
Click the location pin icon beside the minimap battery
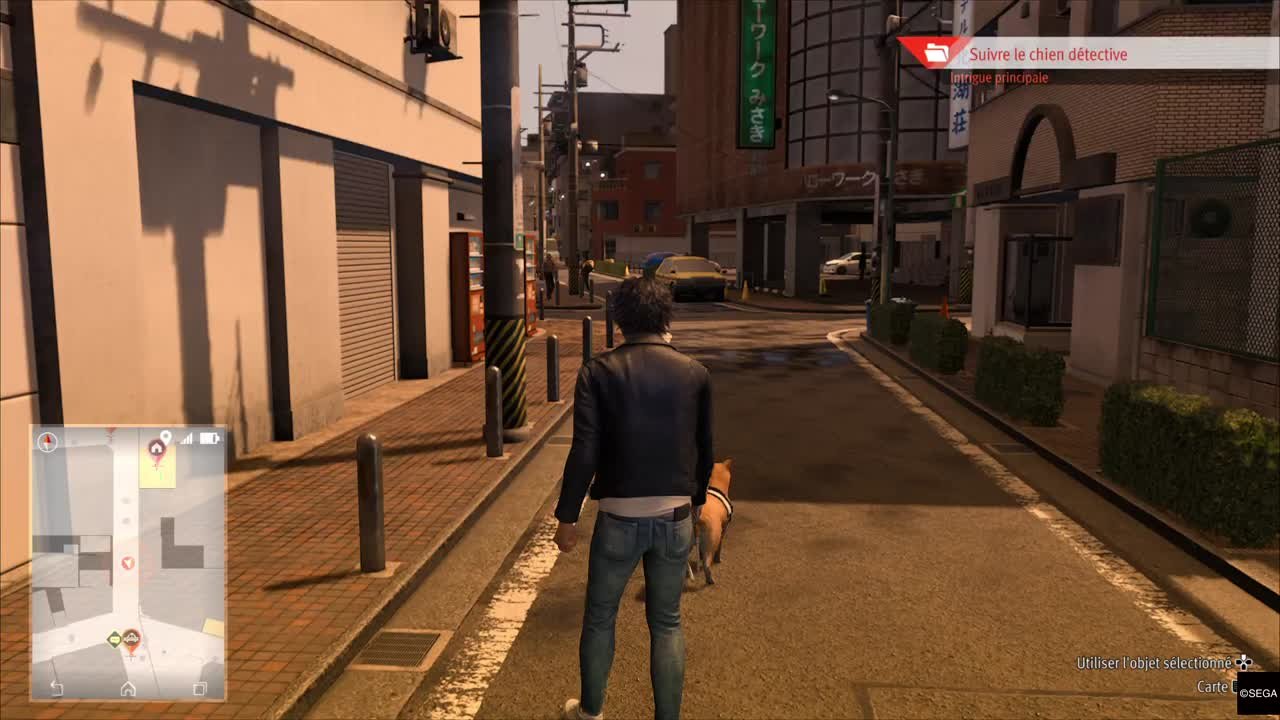click(x=166, y=437)
